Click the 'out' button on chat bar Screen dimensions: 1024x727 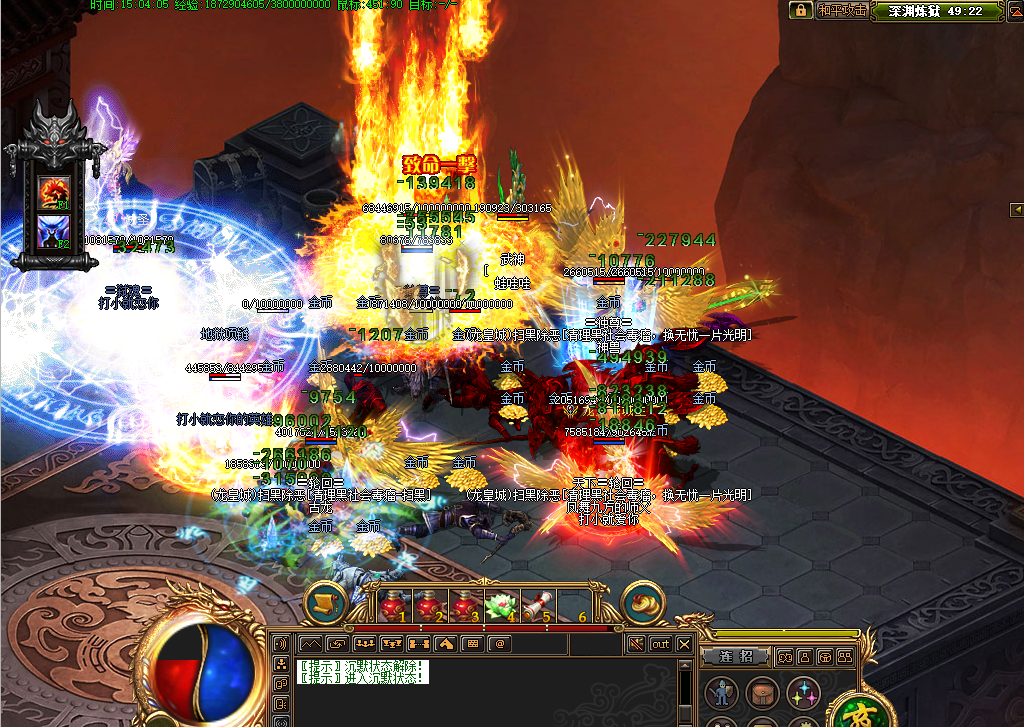(x=661, y=644)
